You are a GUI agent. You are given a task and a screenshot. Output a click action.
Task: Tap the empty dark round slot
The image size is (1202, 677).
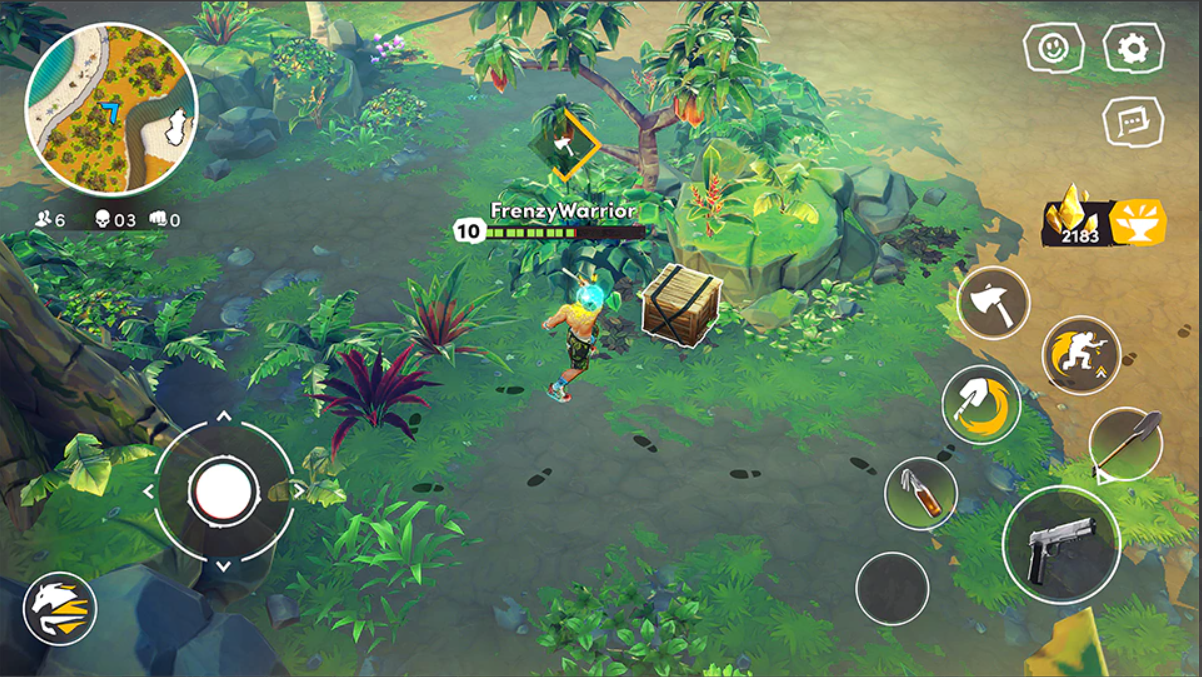tap(892, 589)
